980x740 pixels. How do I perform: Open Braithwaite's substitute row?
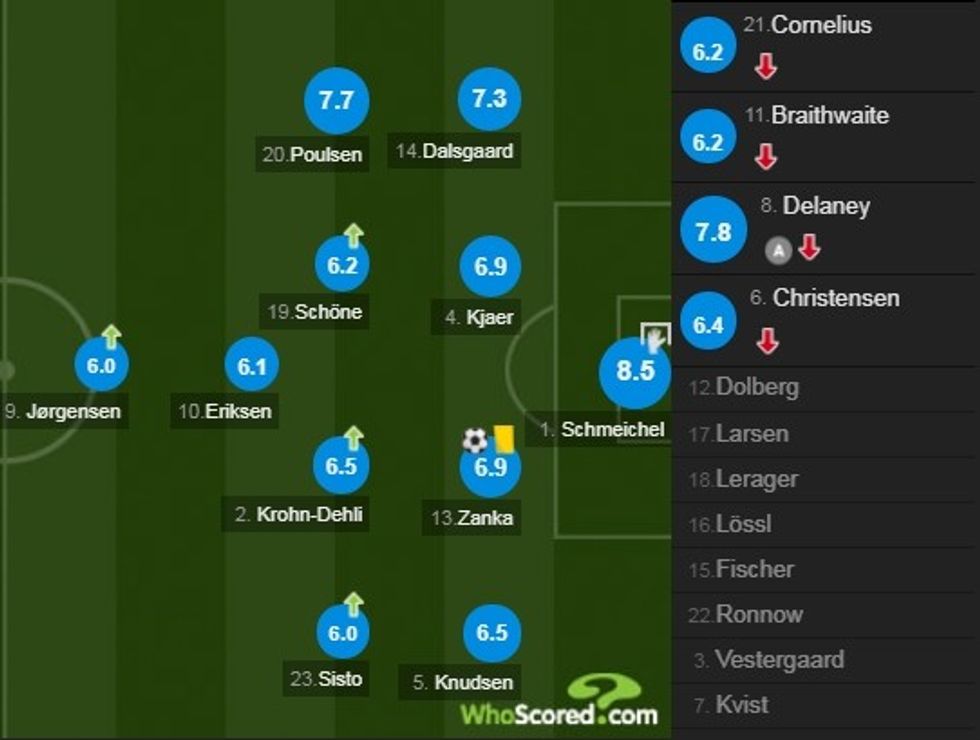[829, 116]
